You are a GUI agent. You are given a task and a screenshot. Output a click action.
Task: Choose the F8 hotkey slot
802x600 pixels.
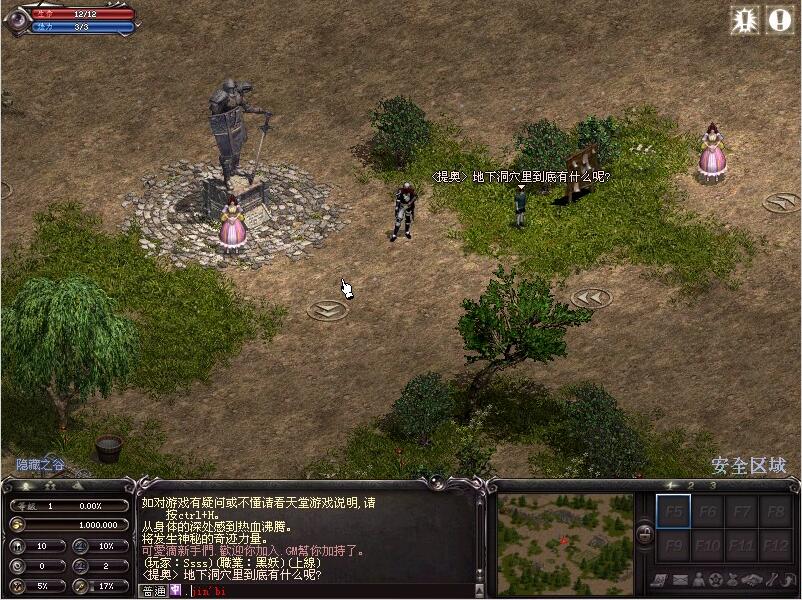click(774, 512)
